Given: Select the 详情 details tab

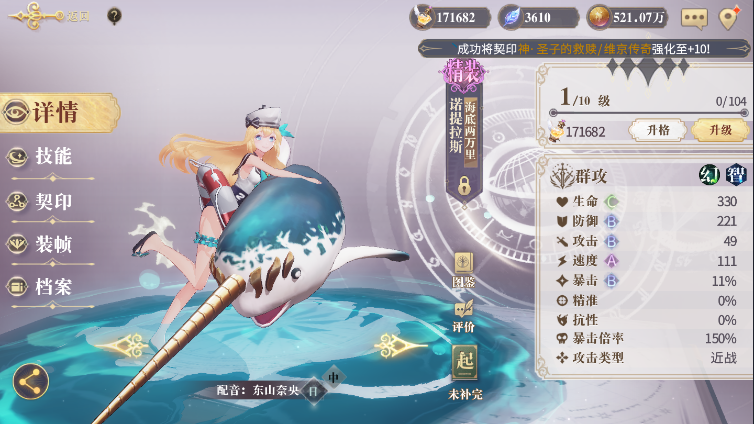Looking at the screenshot, I should pyautogui.click(x=56, y=112).
